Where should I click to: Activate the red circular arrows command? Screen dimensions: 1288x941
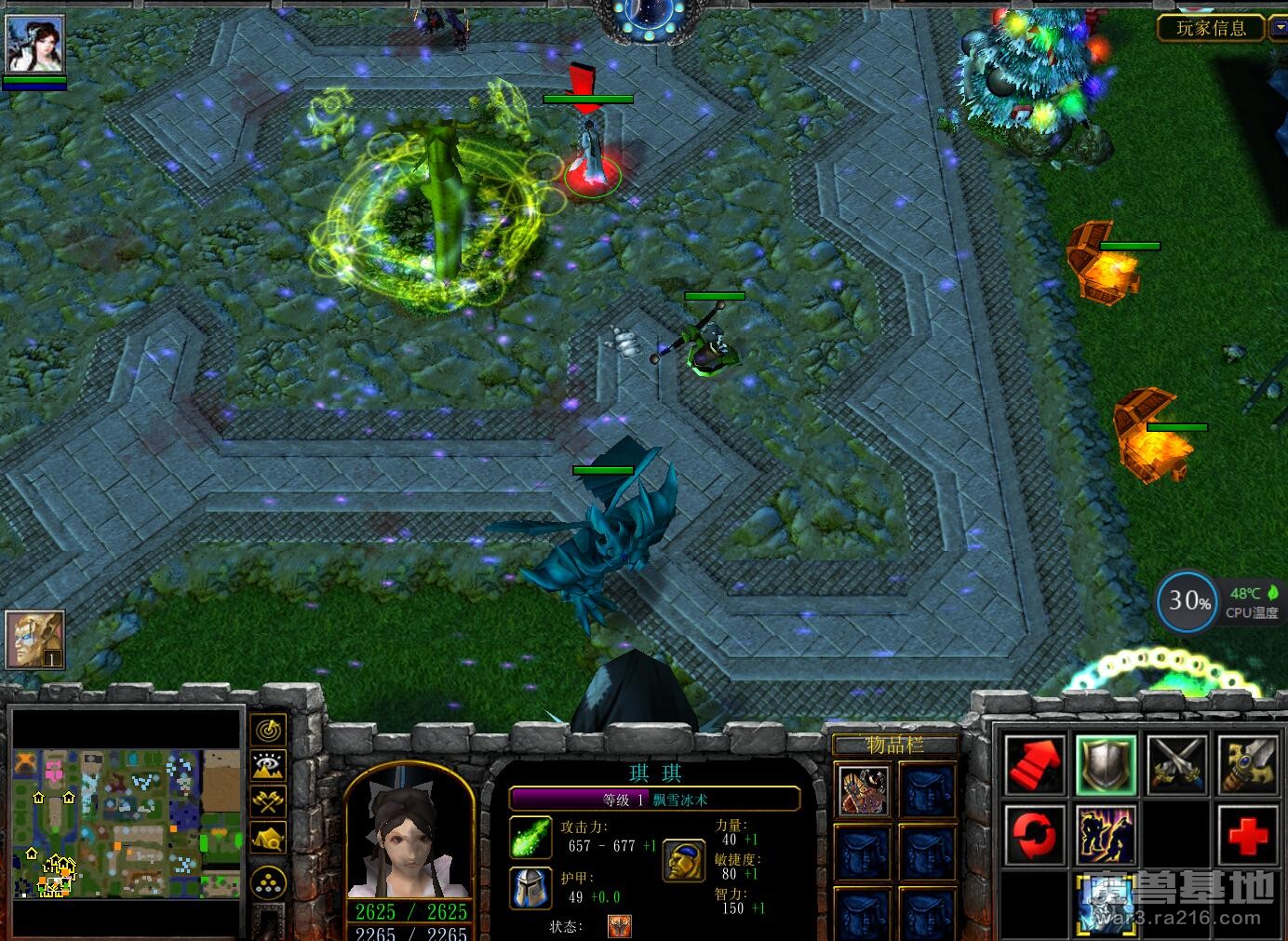tap(1035, 835)
